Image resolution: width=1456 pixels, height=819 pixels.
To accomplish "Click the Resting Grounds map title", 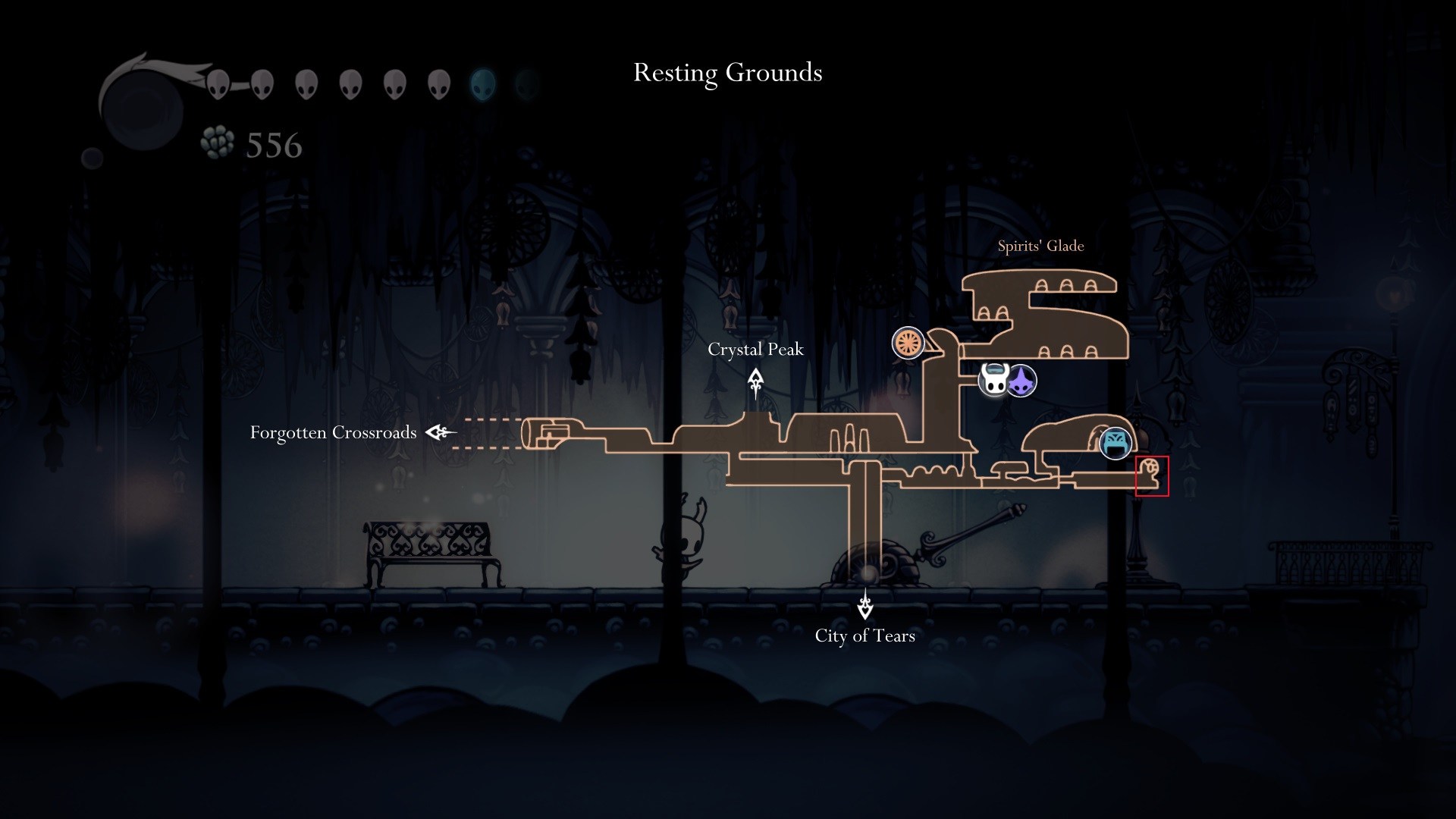I will [x=727, y=73].
